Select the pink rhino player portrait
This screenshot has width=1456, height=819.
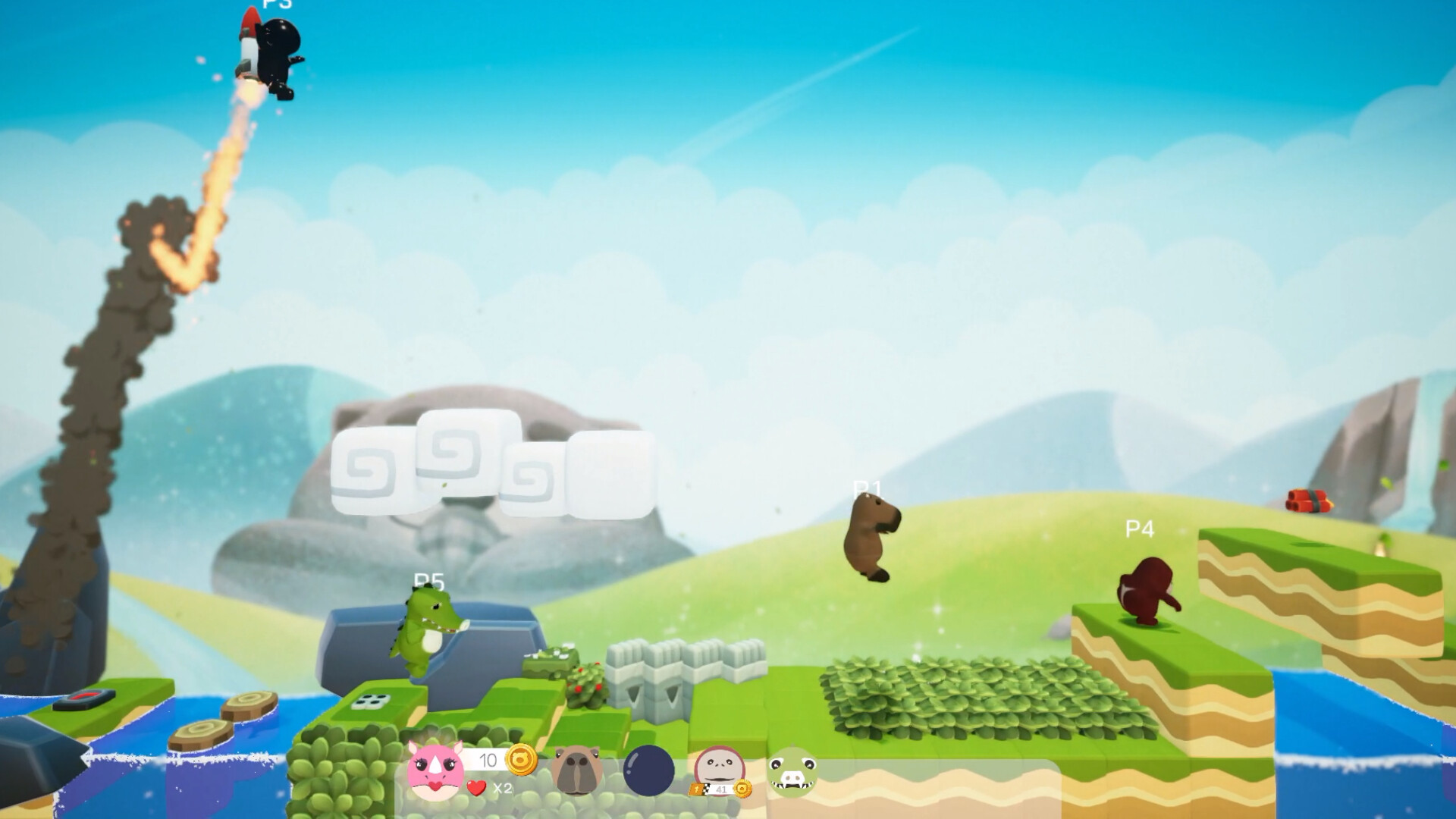[x=435, y=770]
